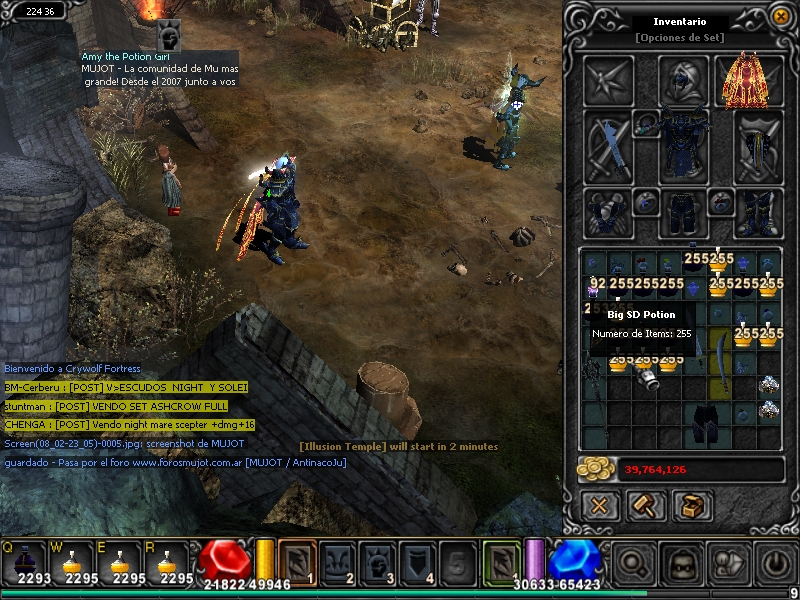Select the equipped gloves slot
The width and height of the screenshot is (800, 600).
pos(607,212)
